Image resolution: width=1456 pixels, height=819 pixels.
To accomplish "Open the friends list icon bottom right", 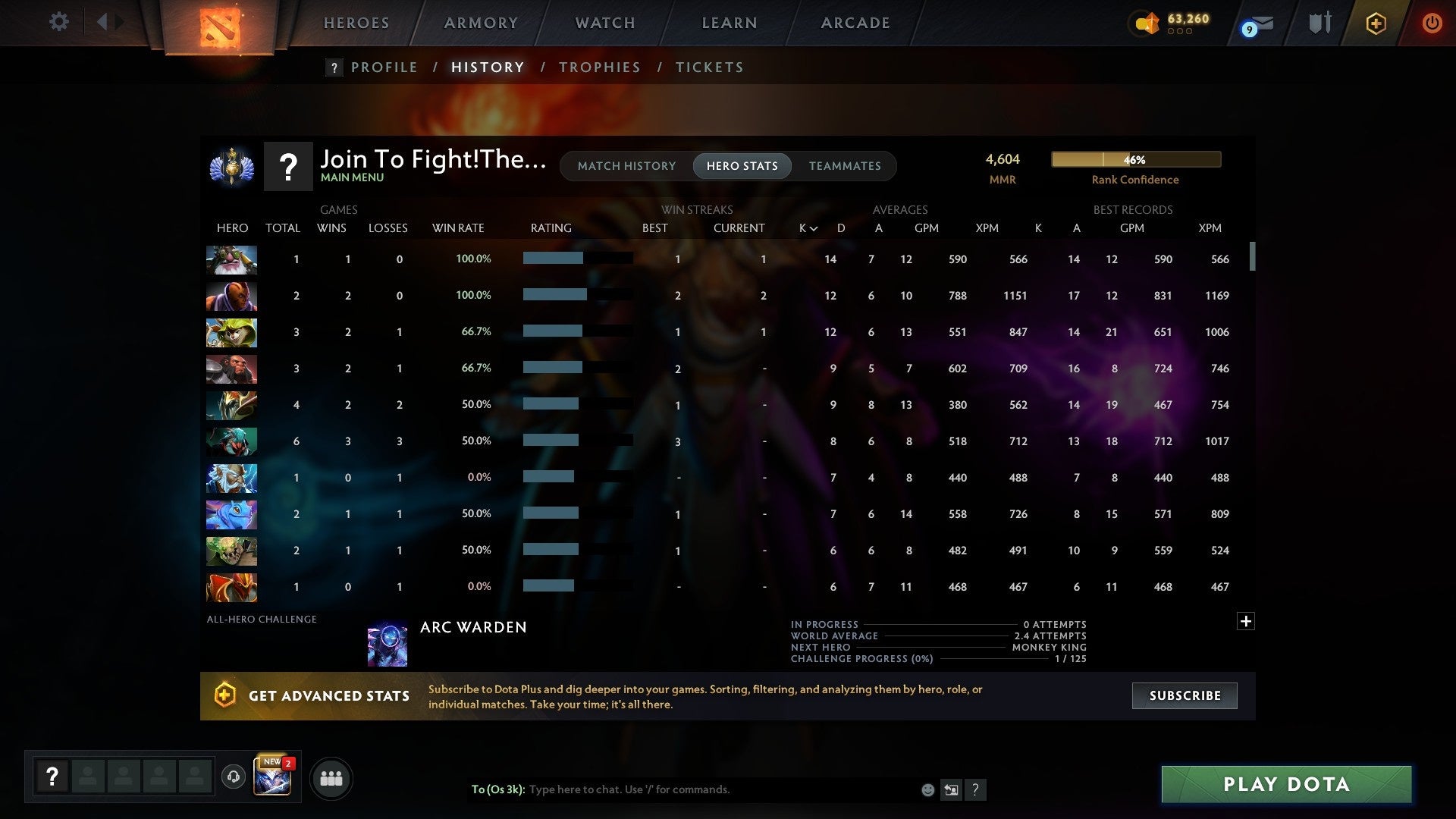I will click(x=330, y=778).
